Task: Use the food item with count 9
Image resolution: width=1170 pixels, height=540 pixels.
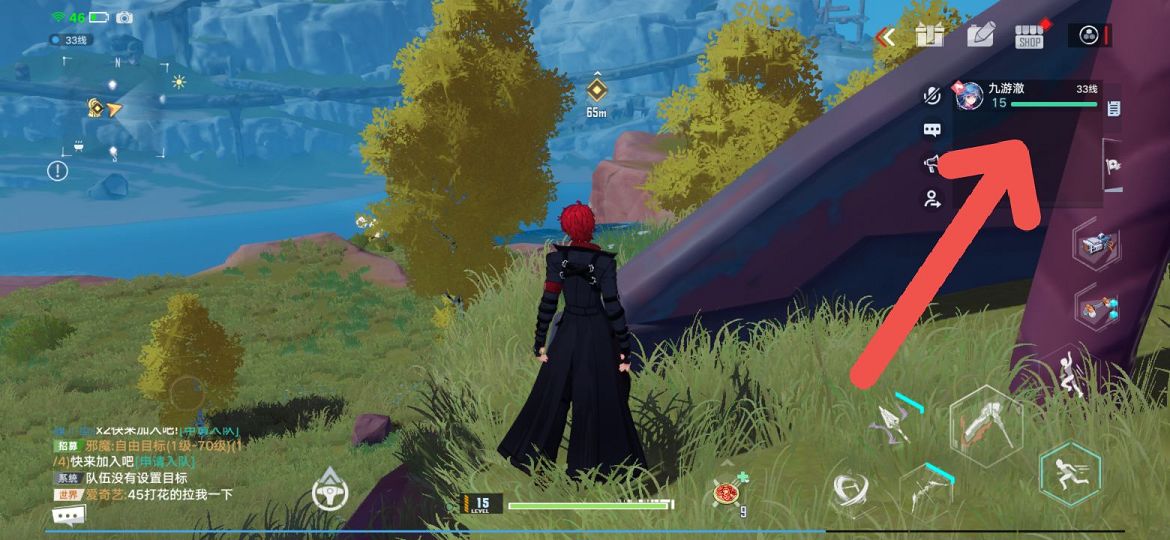Action: tap(727, 492)
